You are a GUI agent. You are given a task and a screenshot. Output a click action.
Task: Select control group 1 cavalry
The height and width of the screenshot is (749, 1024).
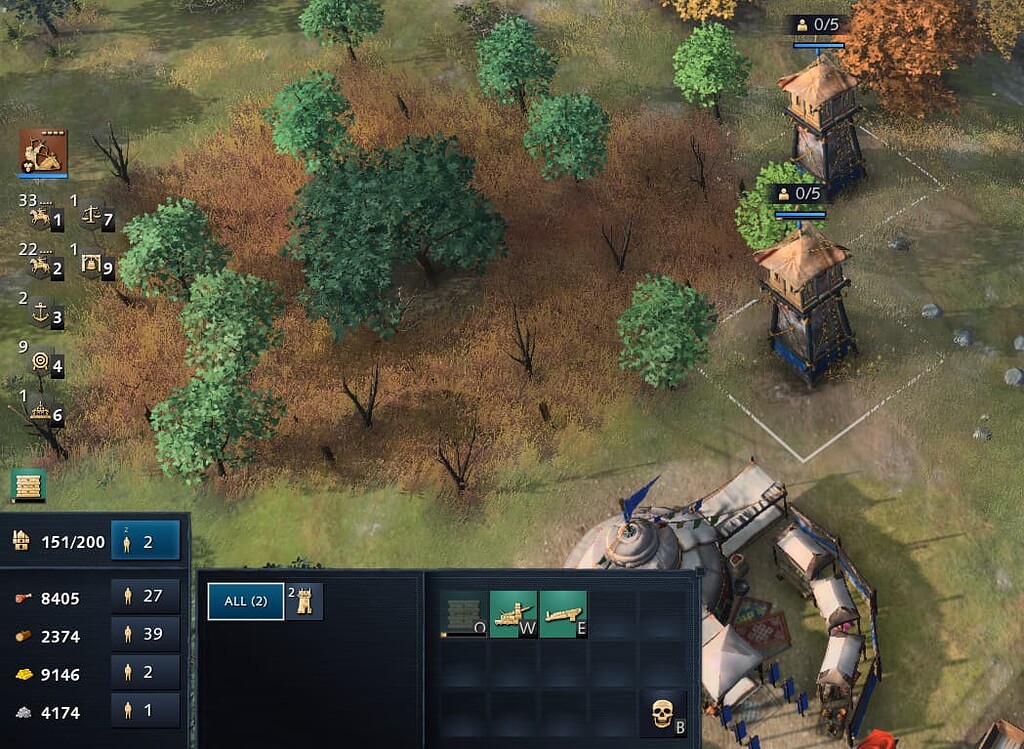(x=45, y=218)
